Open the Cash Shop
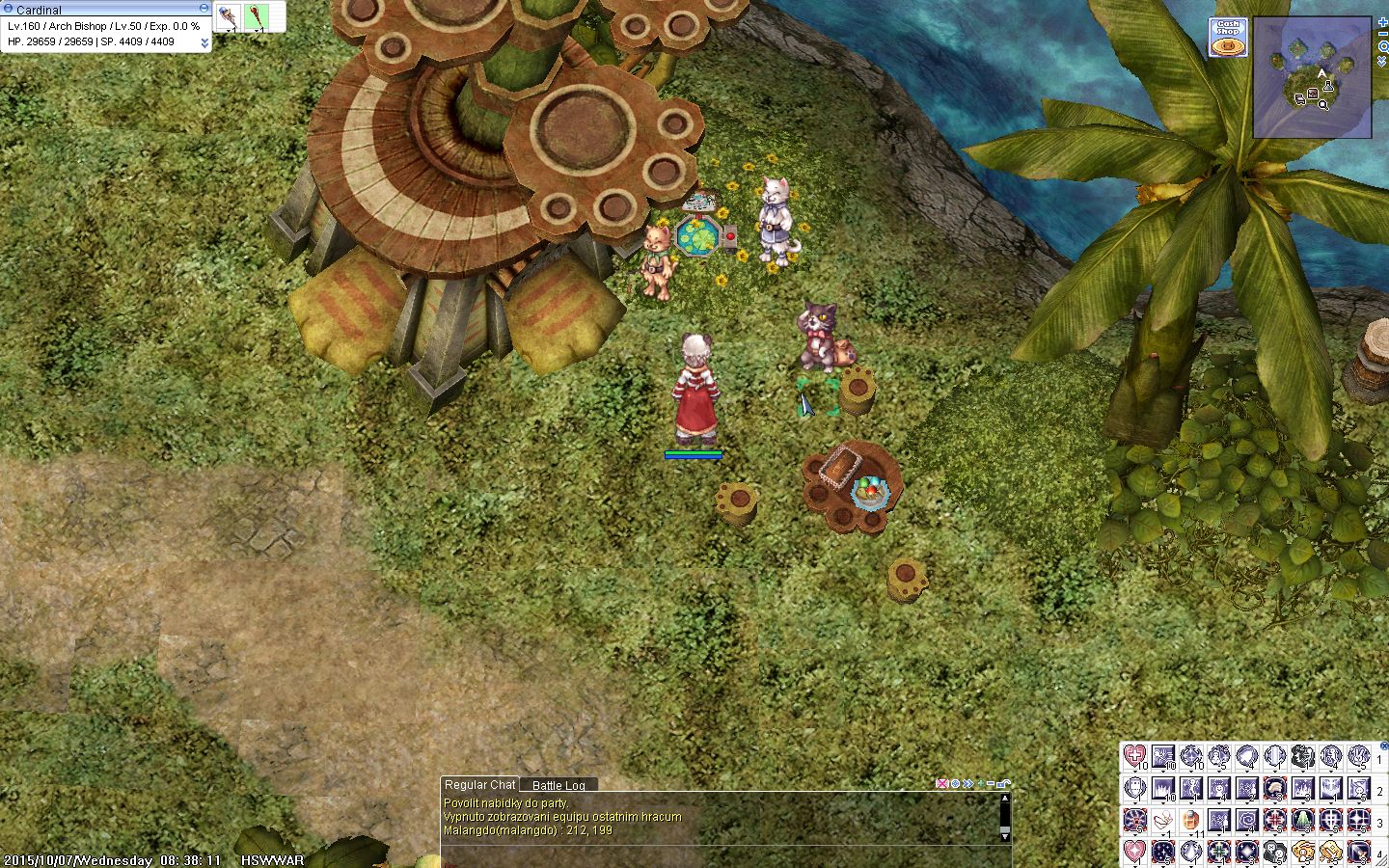This screenshot has height=868, width=1389. tap(1228, 38)
